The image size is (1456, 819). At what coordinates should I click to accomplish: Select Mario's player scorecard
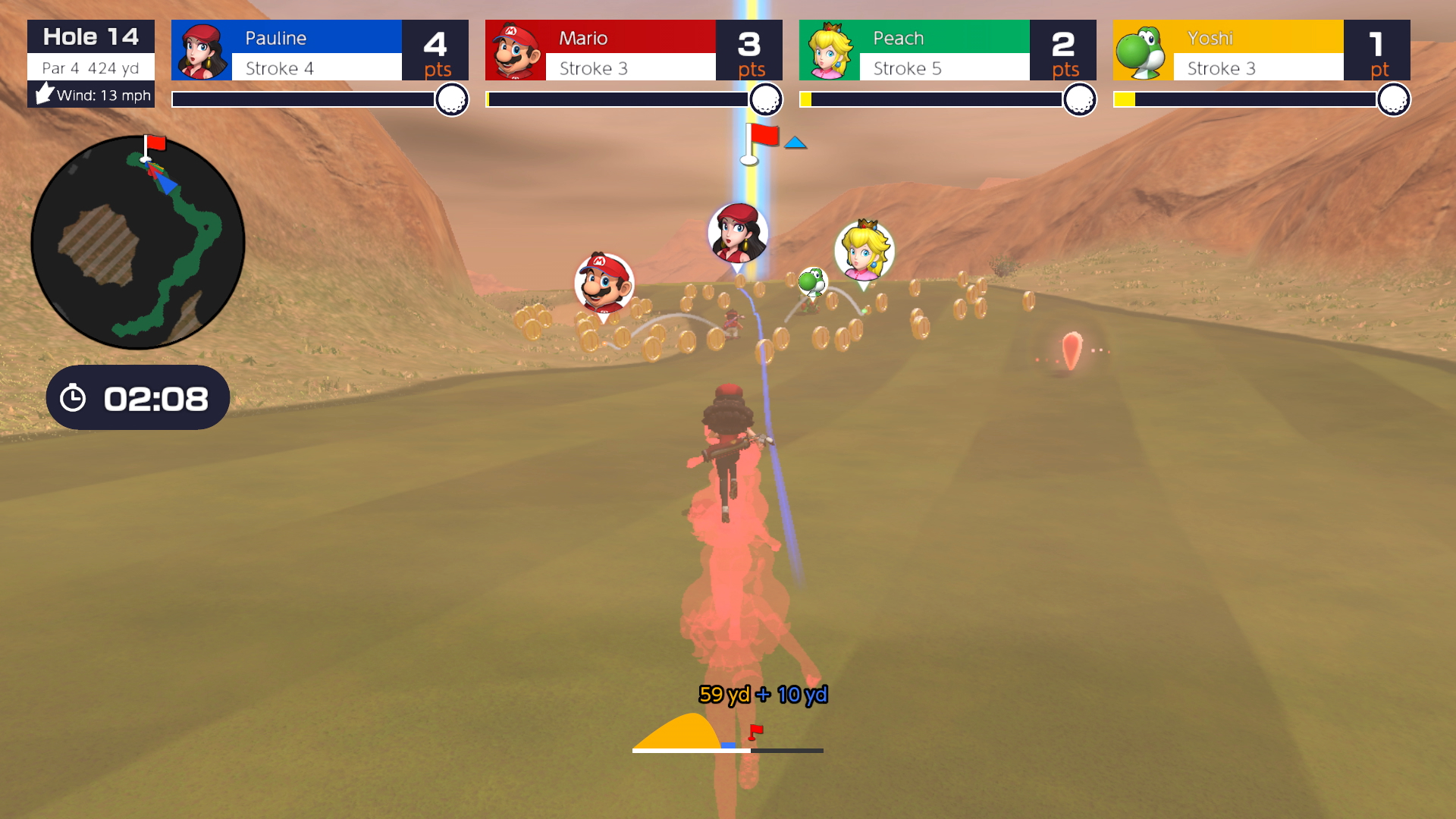click(633, 50)
